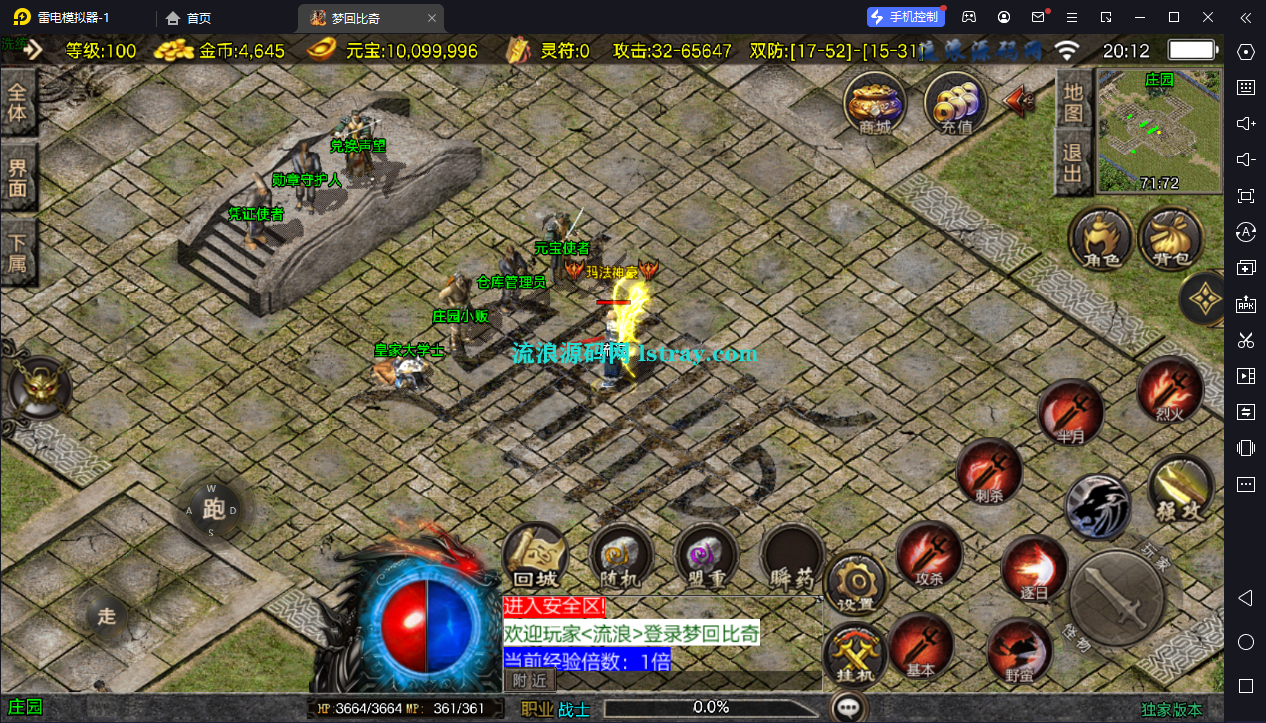The width and height of the screenshot is (1266, 723).
Task: Open the 设置 settings gear
Action: tap(856, 583)
